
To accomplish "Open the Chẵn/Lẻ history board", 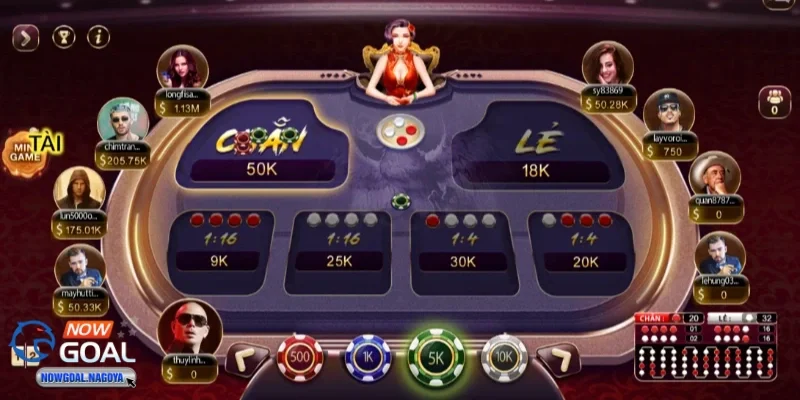I will 706,347.
